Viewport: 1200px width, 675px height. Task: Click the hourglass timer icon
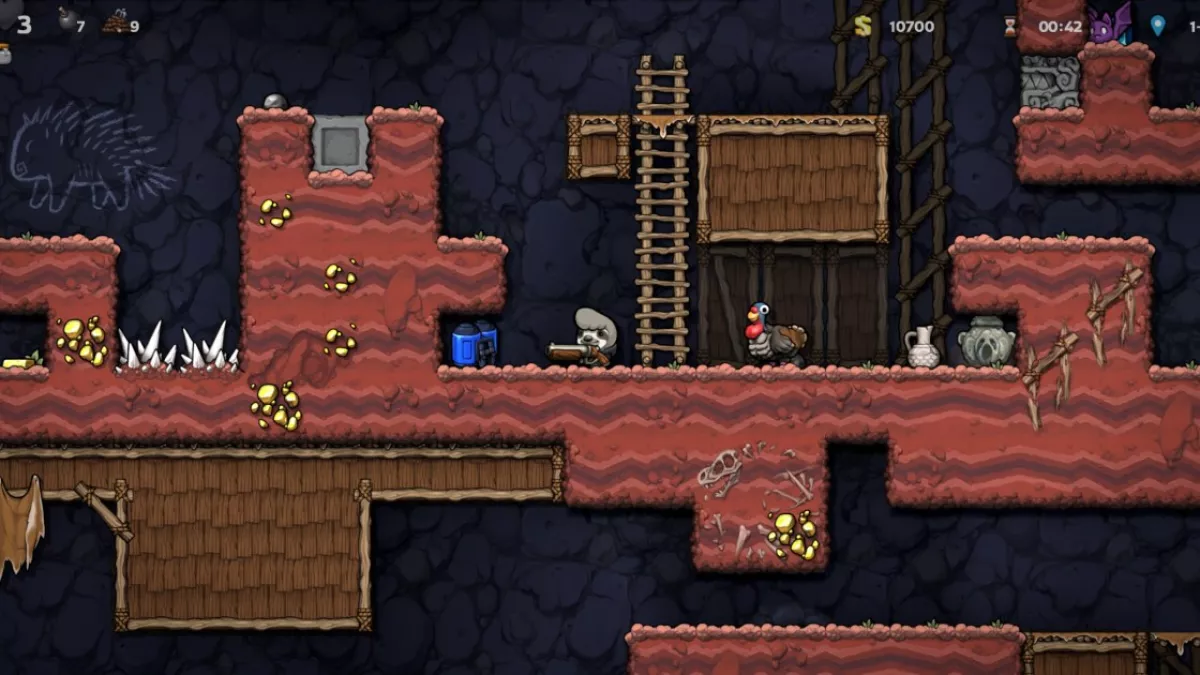(x=1011, y=26)
